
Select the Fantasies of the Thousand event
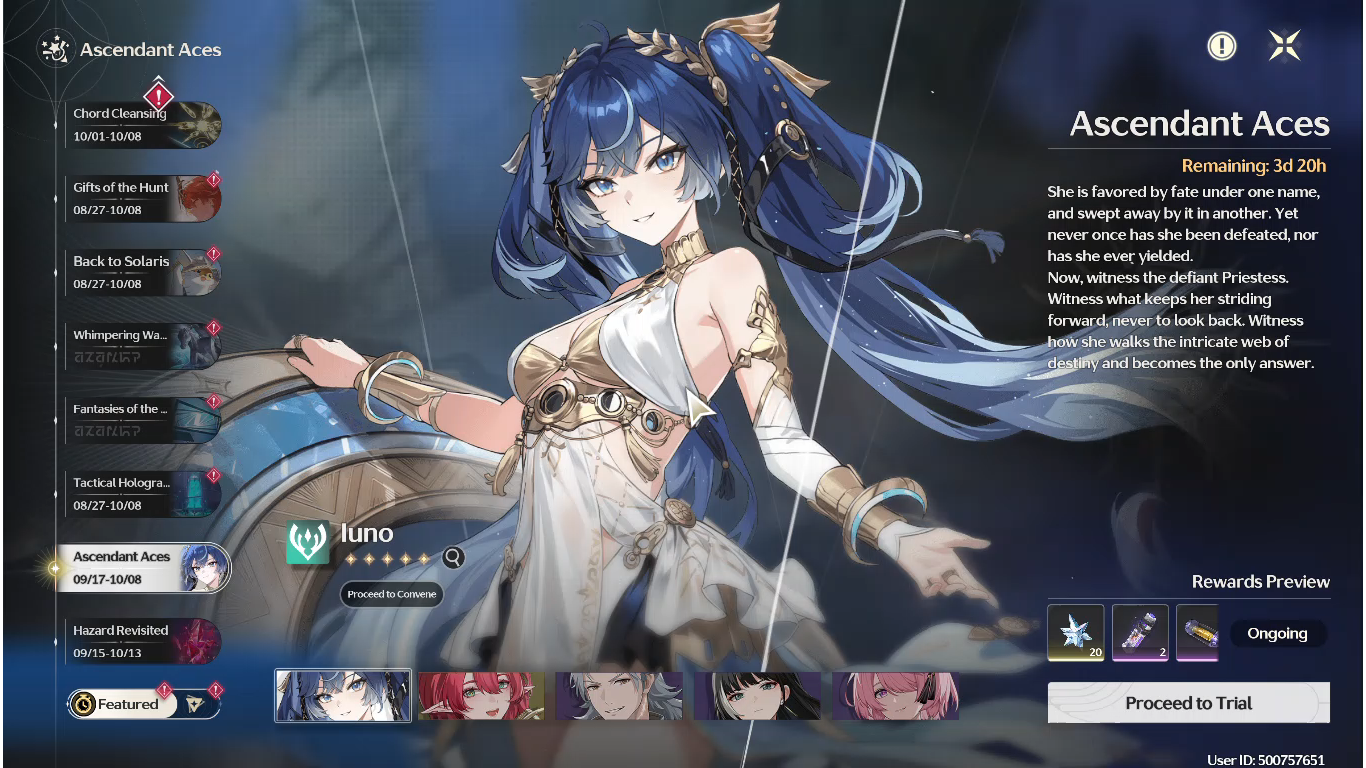click(140, 420)
